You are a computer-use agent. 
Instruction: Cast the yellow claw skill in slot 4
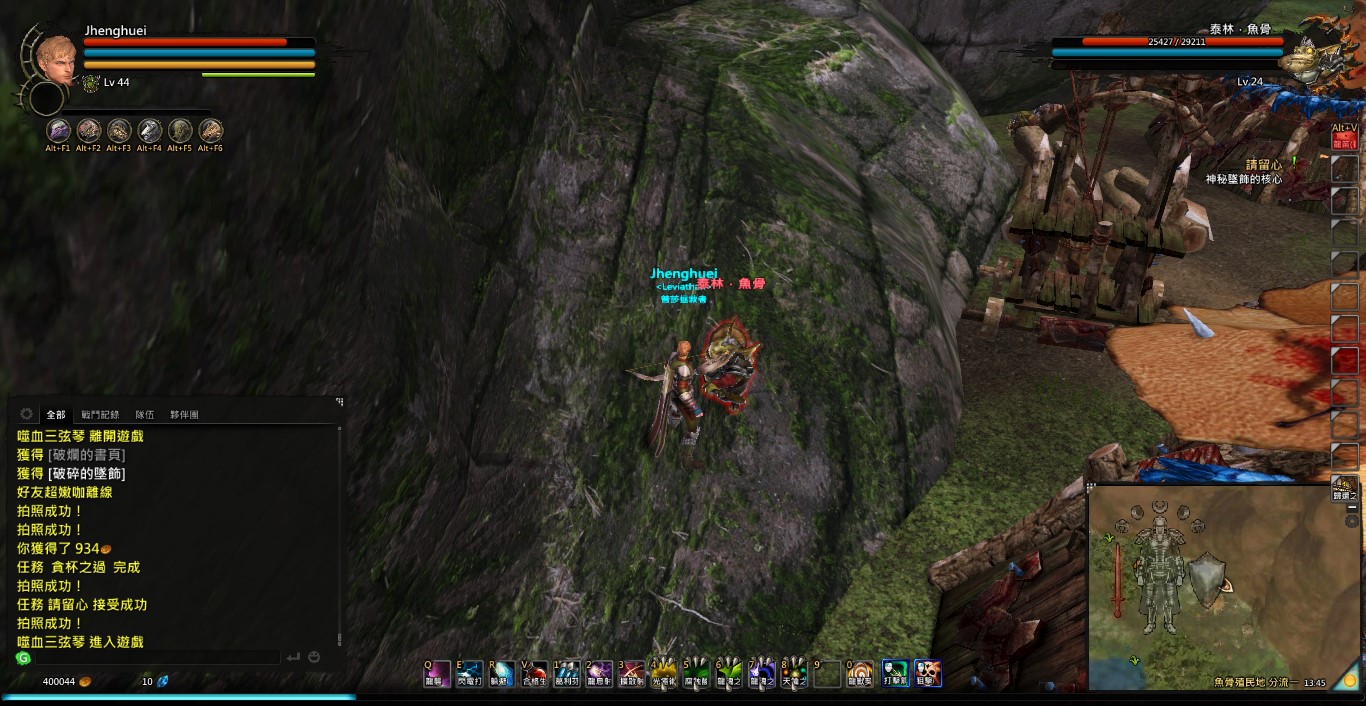point(664,673)
